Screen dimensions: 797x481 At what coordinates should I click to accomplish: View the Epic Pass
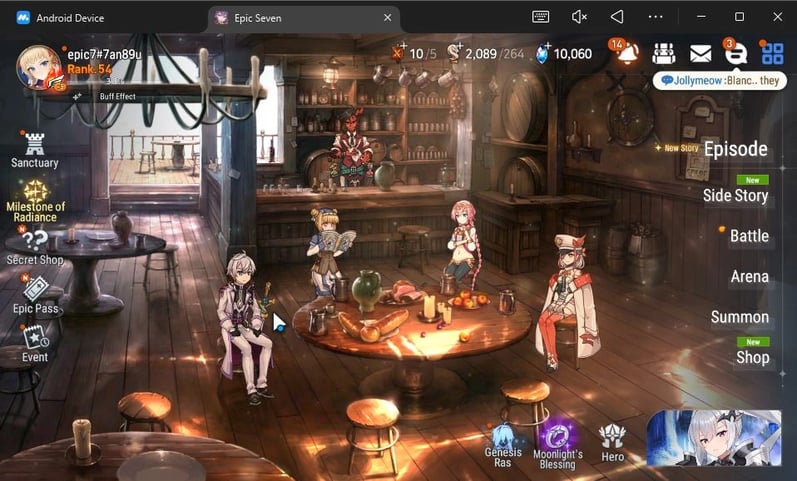(35, 294)
